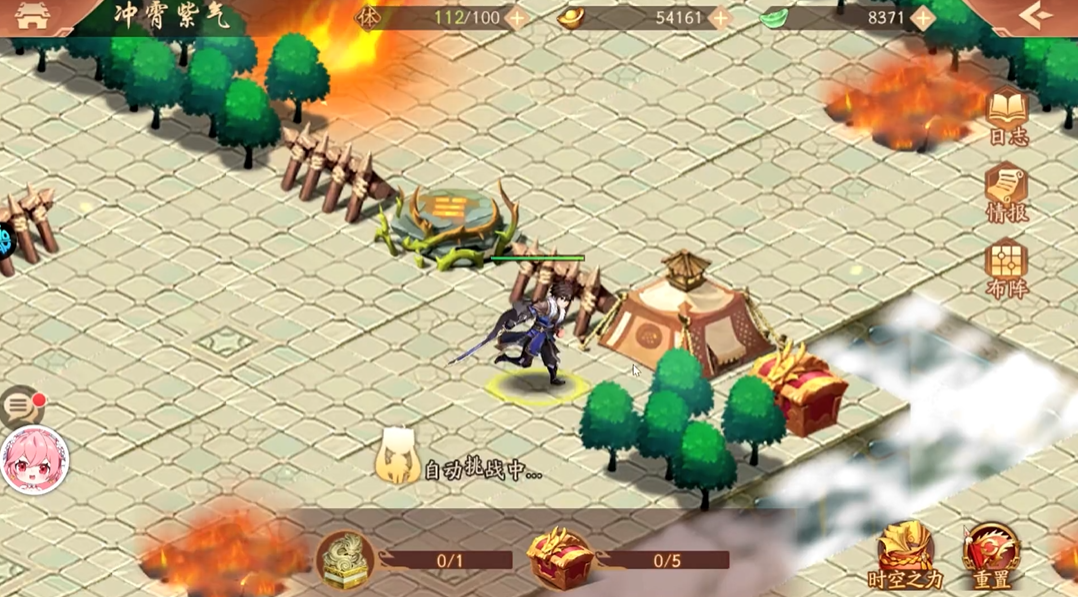Open the home pagoda icon
This screenshot has height=597, width=1078.
click(x=33, y=17)
